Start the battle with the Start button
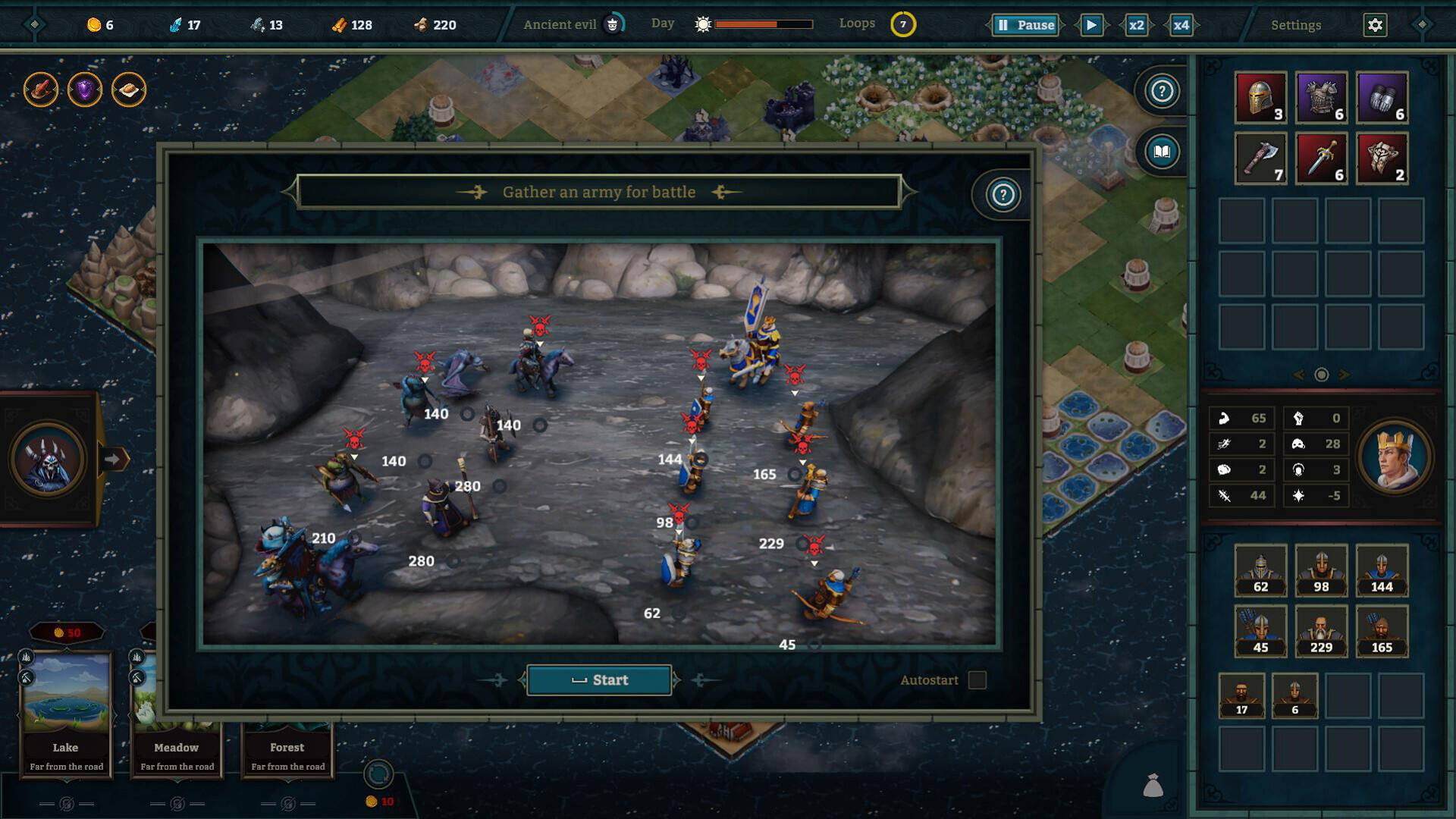Image resolution: width=1456 pixels, height=819 pixels. [x=599, y=680]
